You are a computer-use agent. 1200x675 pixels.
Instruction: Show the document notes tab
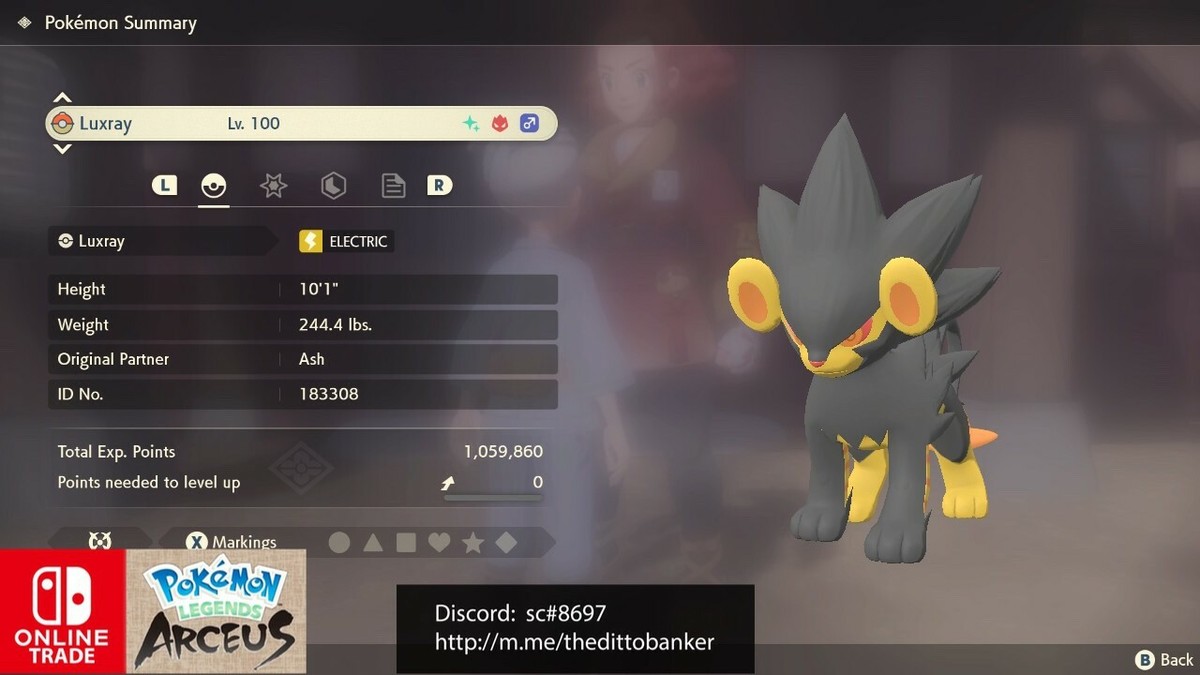(x=393, y=185)
